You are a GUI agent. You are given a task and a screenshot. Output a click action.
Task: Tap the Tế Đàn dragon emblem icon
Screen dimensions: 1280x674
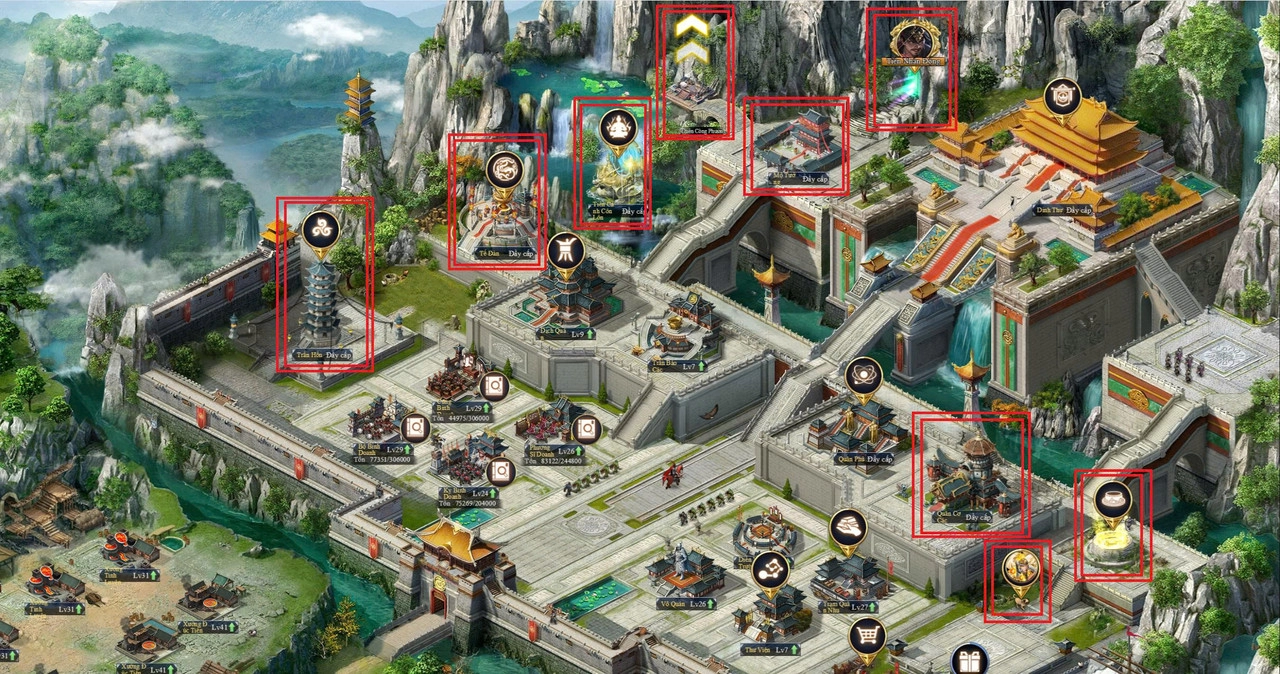point(505,170)
